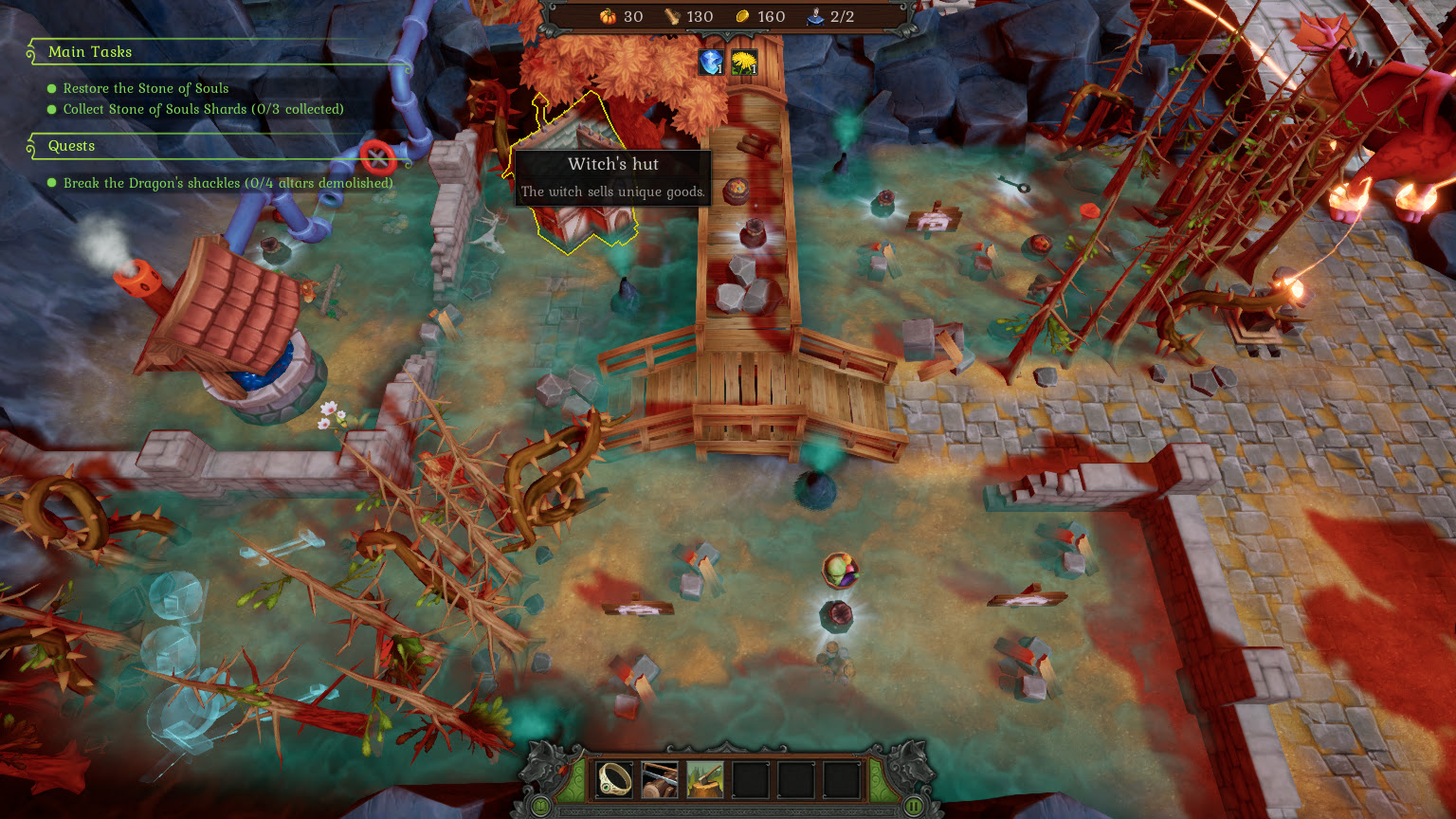The image size is (1456, 819).
Task: Select the yellow dandelion flower item icon
Action: [x=744, y=63]
